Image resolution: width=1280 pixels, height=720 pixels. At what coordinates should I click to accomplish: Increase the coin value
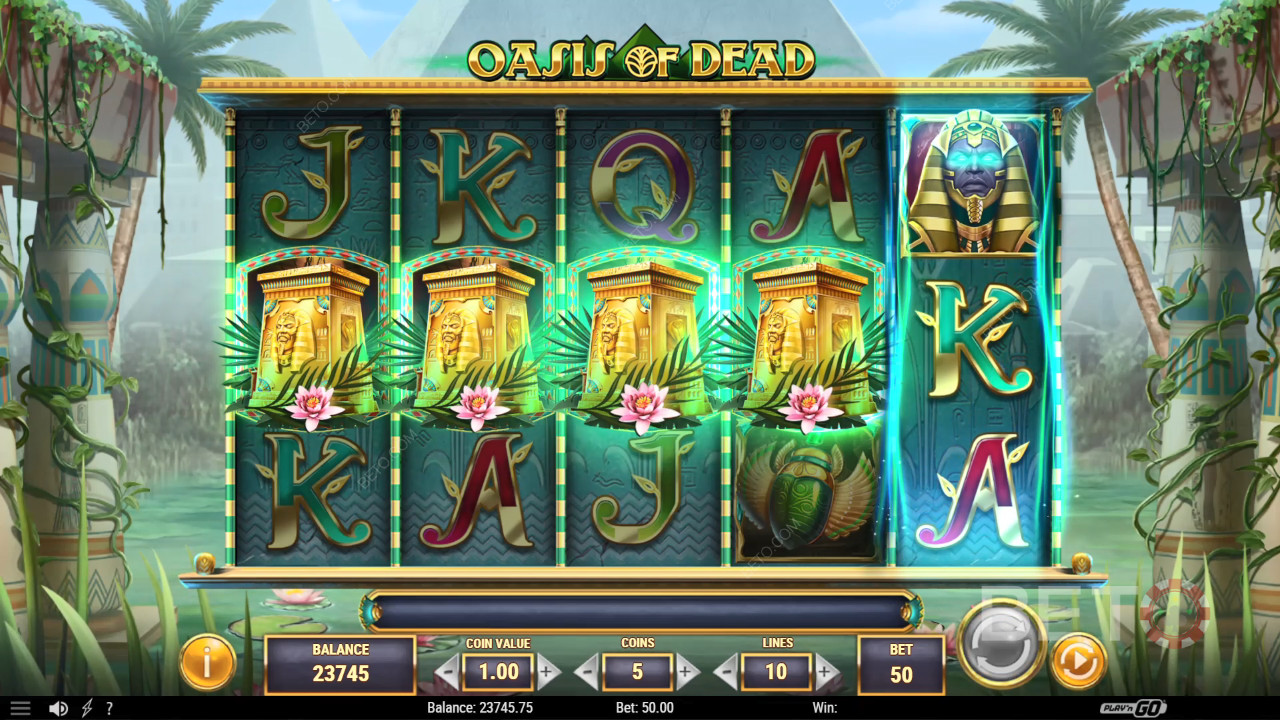coord(548,672)
